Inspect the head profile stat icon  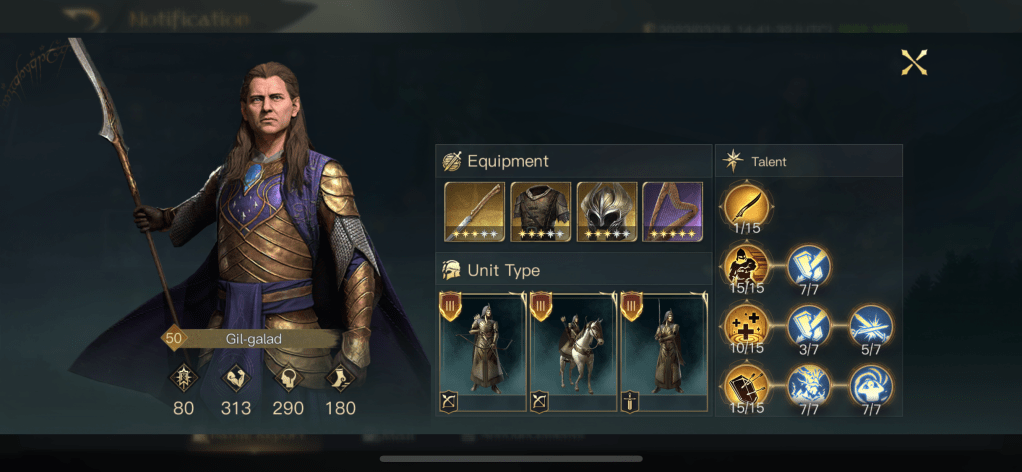click(x=289, y=377)
